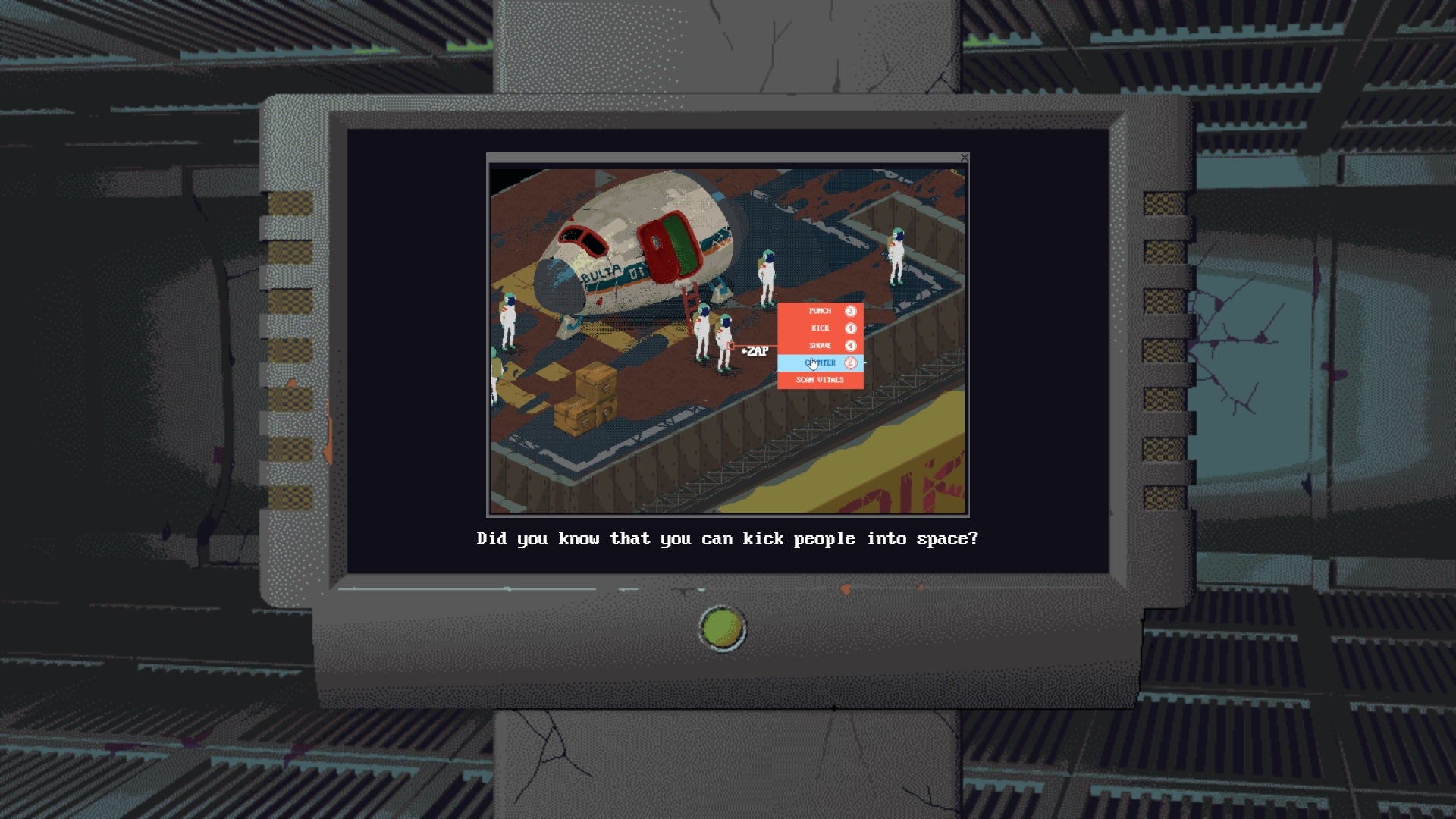This screenshot has width=1456, height=819.
Task: Activate Scan Vitals
Action: pos(819,379)
